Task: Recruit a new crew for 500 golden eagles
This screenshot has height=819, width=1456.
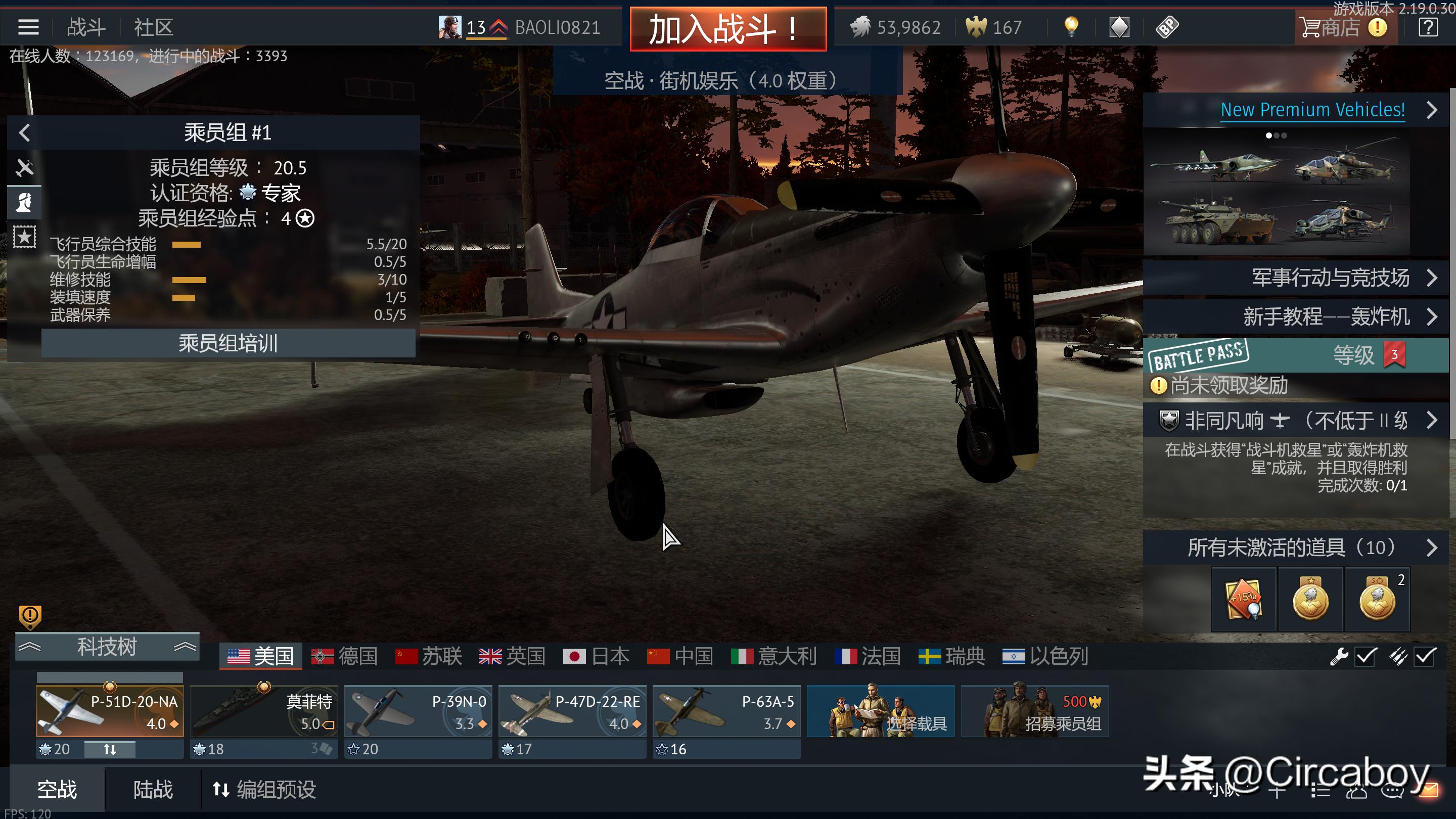Action: coord(1034,711)
